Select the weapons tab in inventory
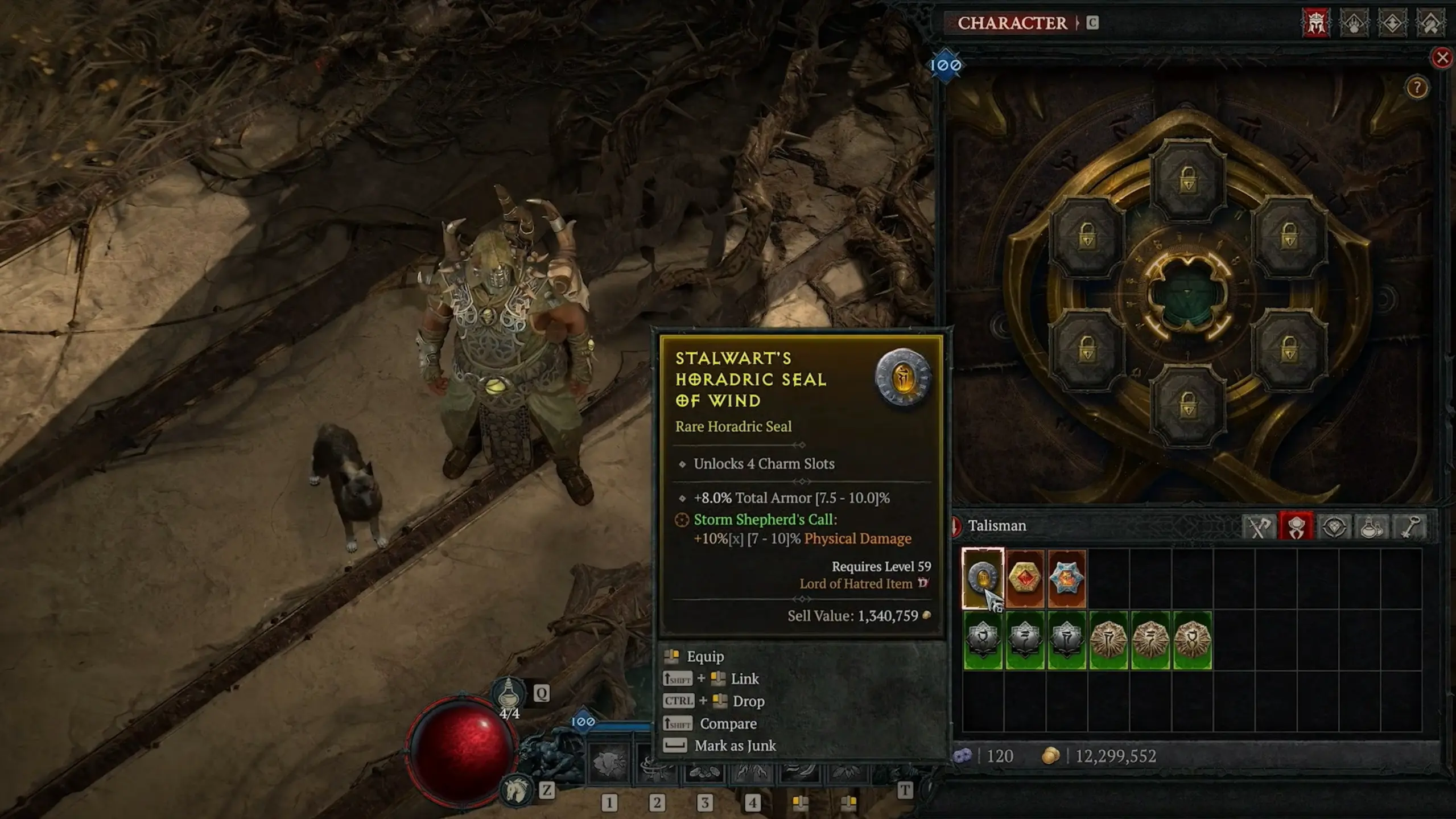The height and width of the screenshot is (819, 1456). point(1260,526)
